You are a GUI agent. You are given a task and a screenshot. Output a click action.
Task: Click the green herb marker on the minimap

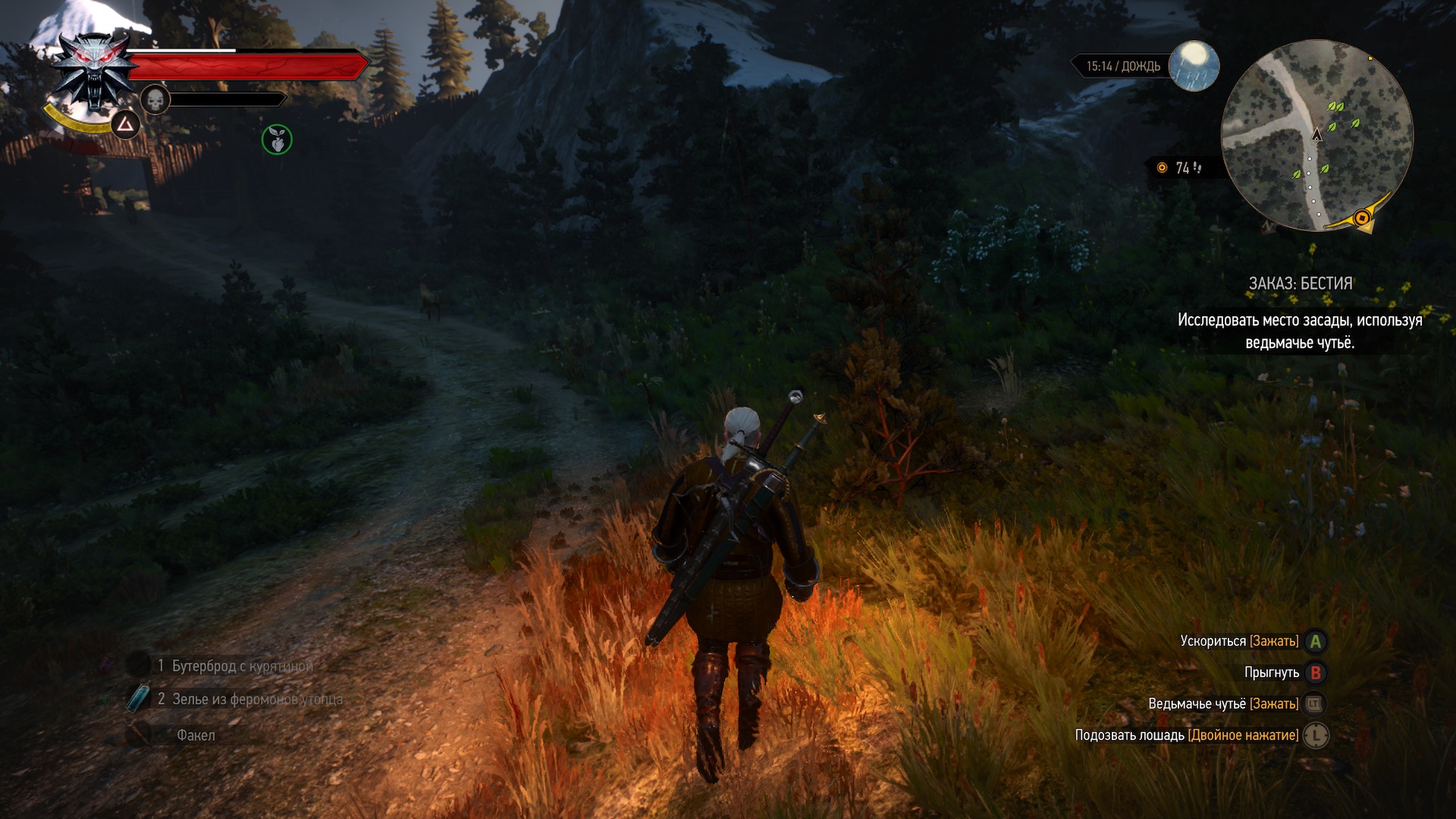[1336, 108]
